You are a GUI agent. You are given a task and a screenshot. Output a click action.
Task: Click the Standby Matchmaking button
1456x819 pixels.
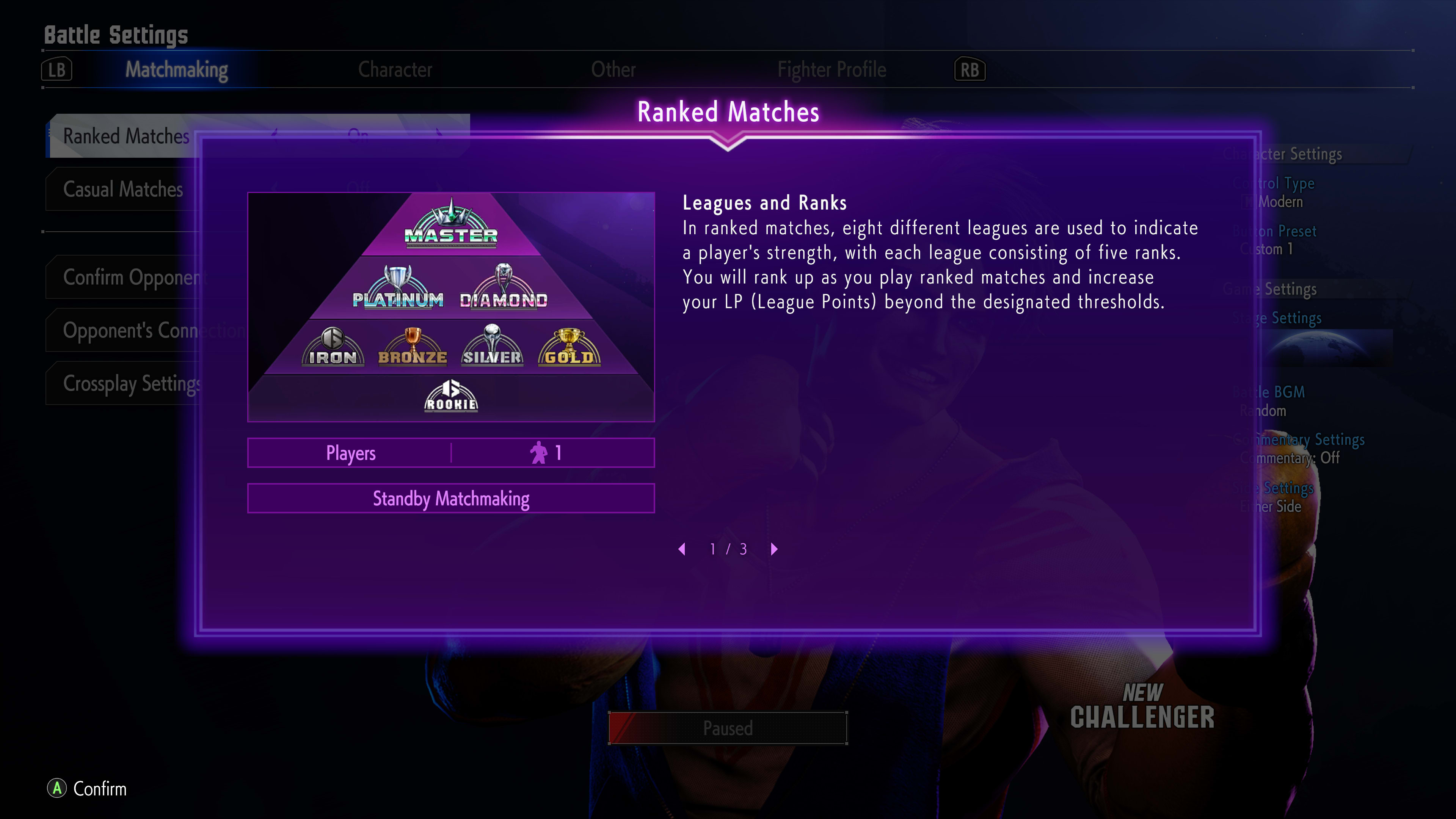(x=450, y=499)
